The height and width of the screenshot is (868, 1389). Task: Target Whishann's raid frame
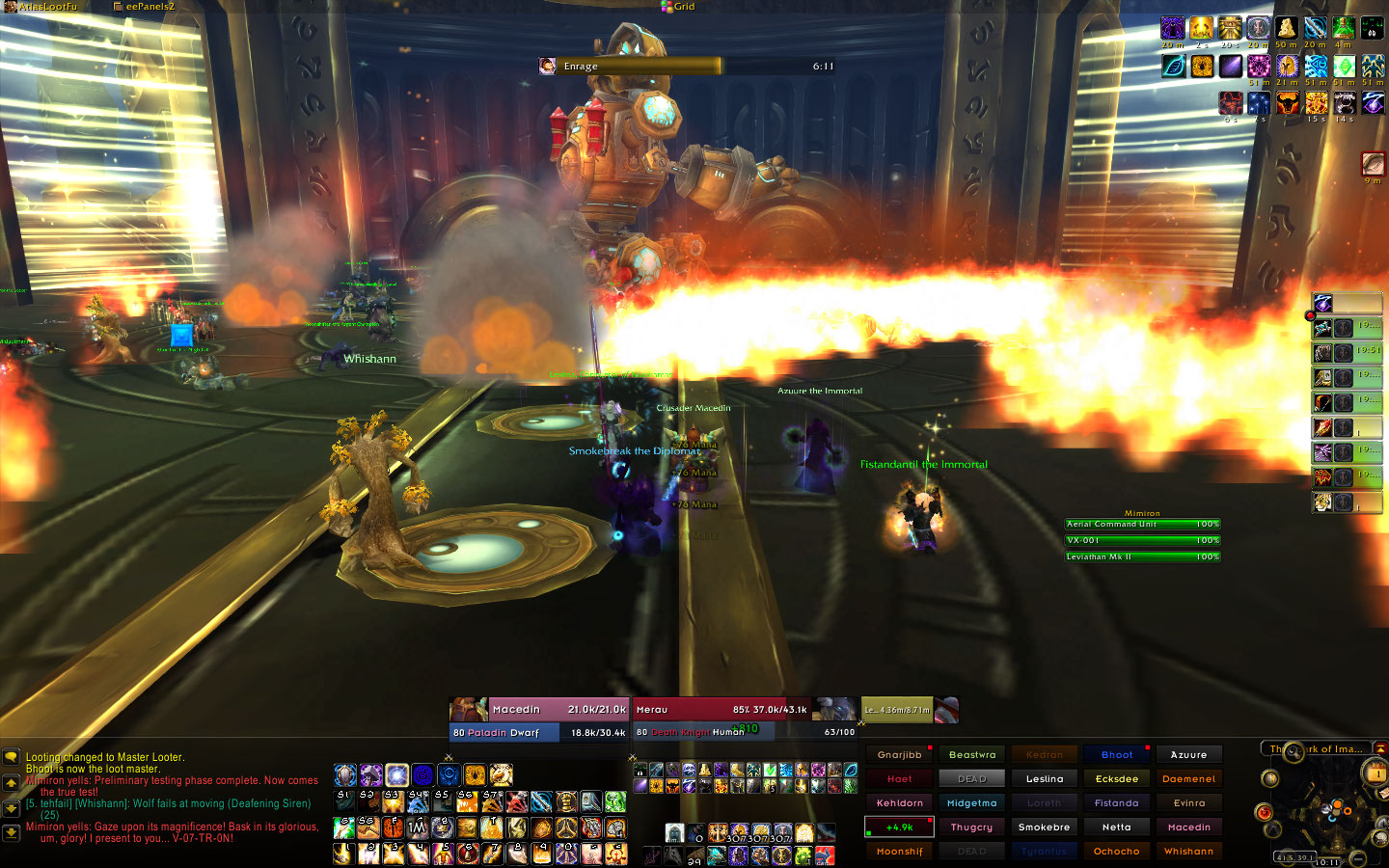pos(1188,852)
